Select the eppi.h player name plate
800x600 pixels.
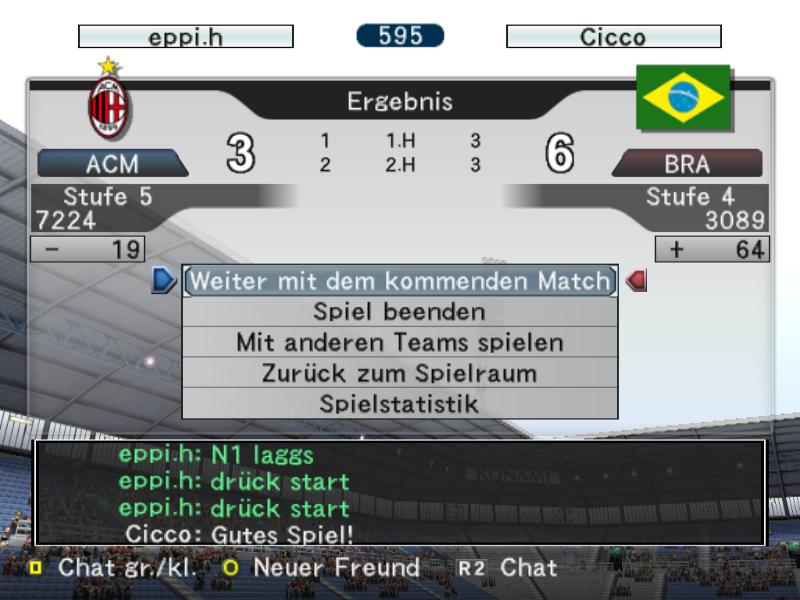(186, 37)
